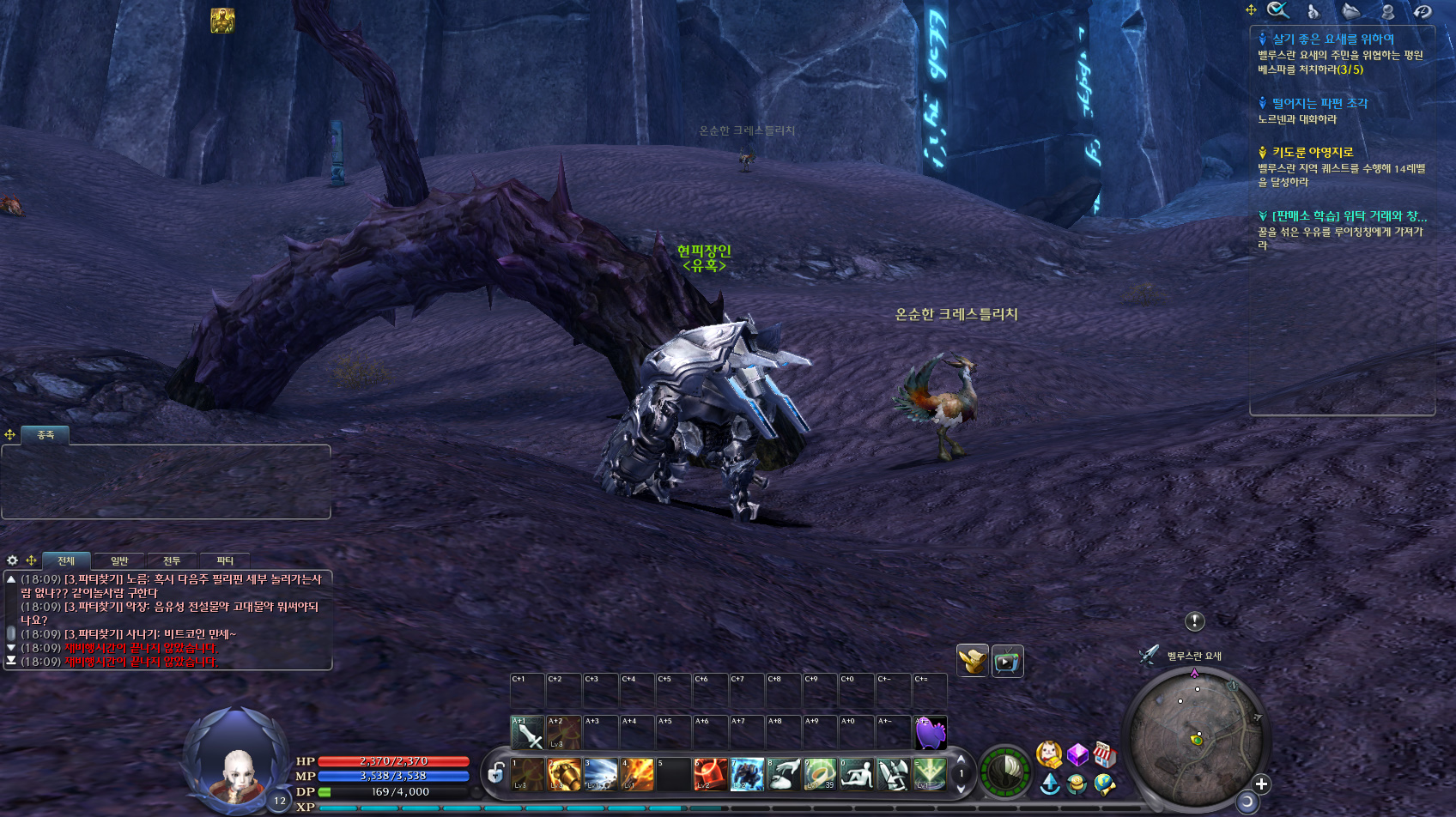Open the 파티 chat tab
The width and height of the screenshot is (1456, 817).
point(225,561)
